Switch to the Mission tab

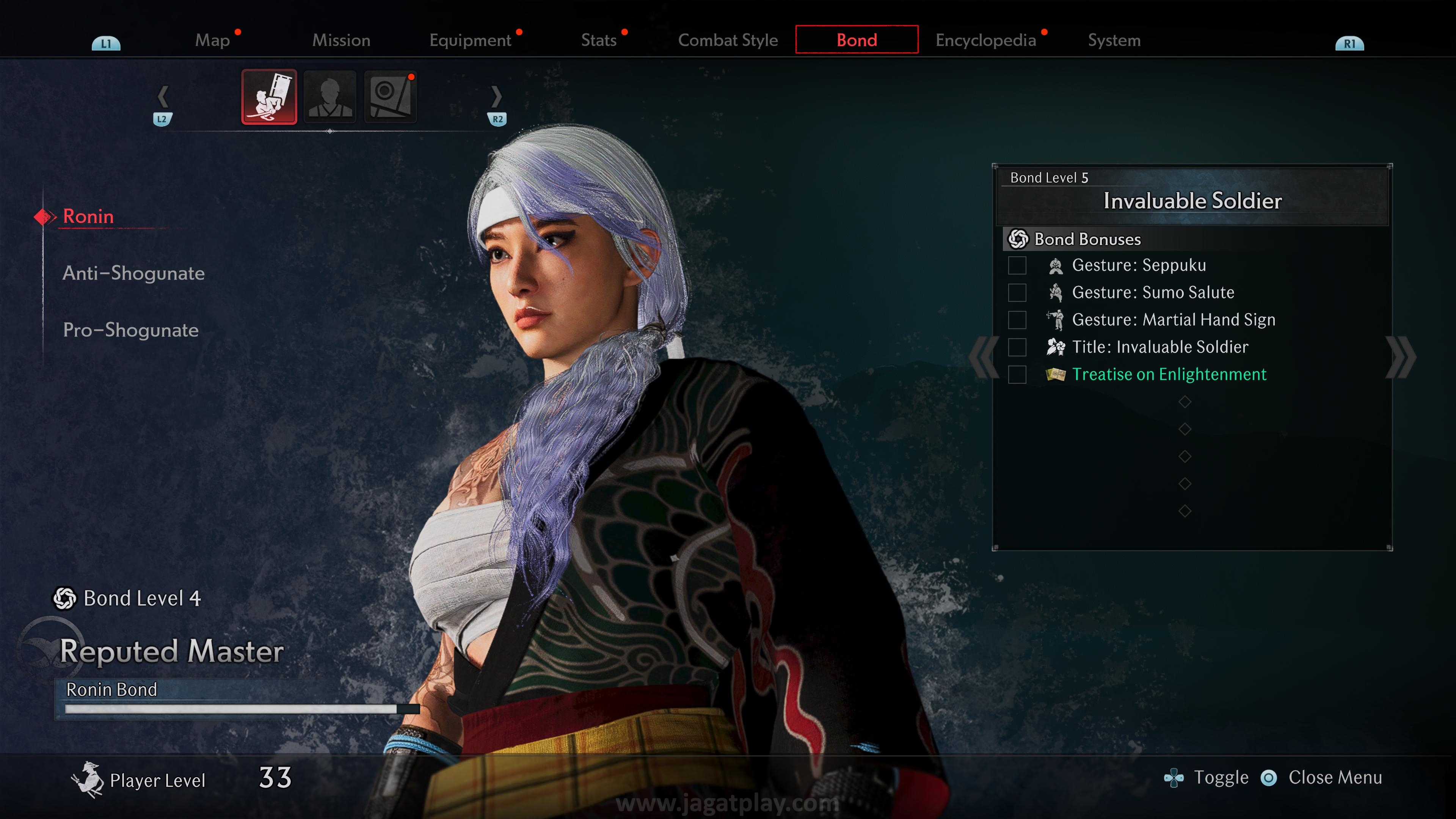[x=341, y=40]
